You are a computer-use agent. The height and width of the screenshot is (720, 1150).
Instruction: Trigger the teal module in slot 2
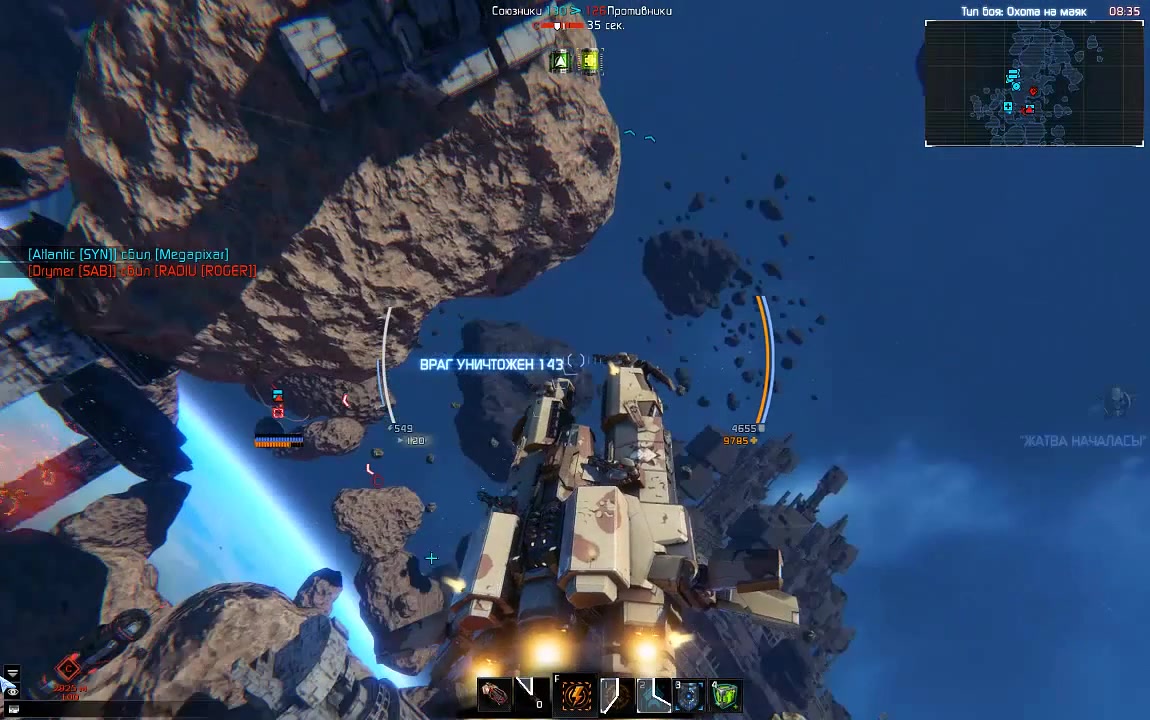pos(653,695)
